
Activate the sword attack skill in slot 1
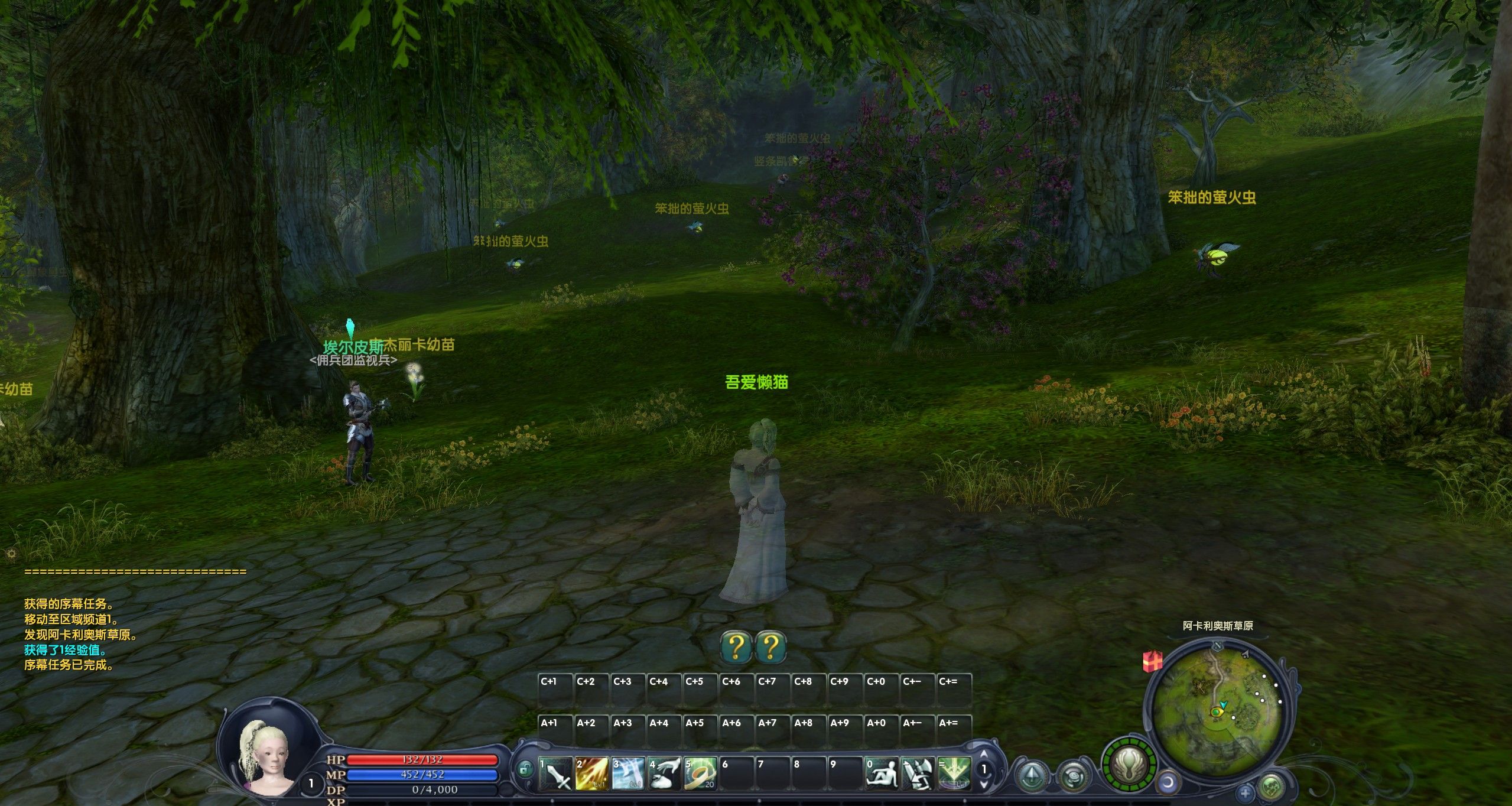coord(556,774)
